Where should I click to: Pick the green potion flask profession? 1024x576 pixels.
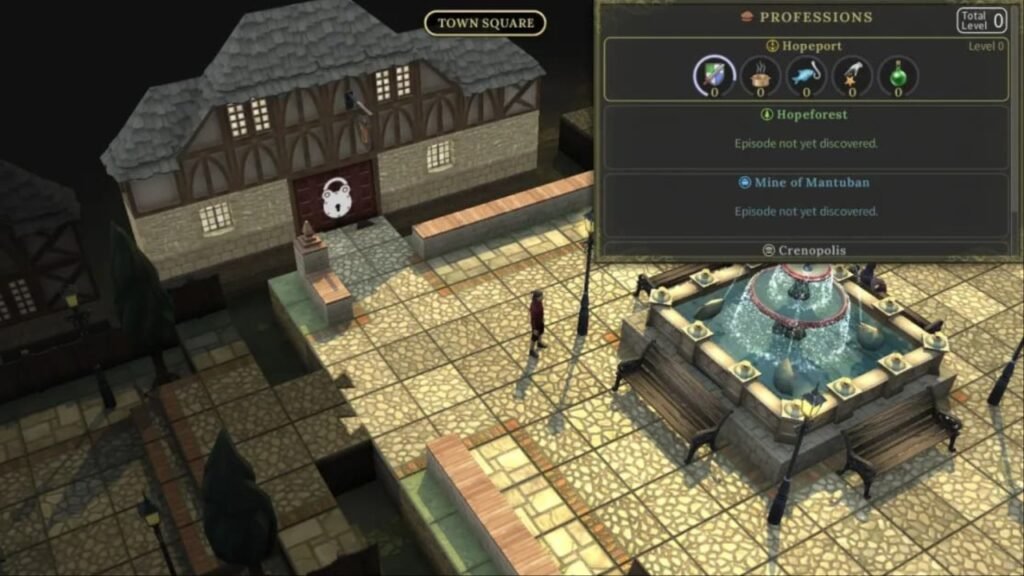tap(898, 76)
